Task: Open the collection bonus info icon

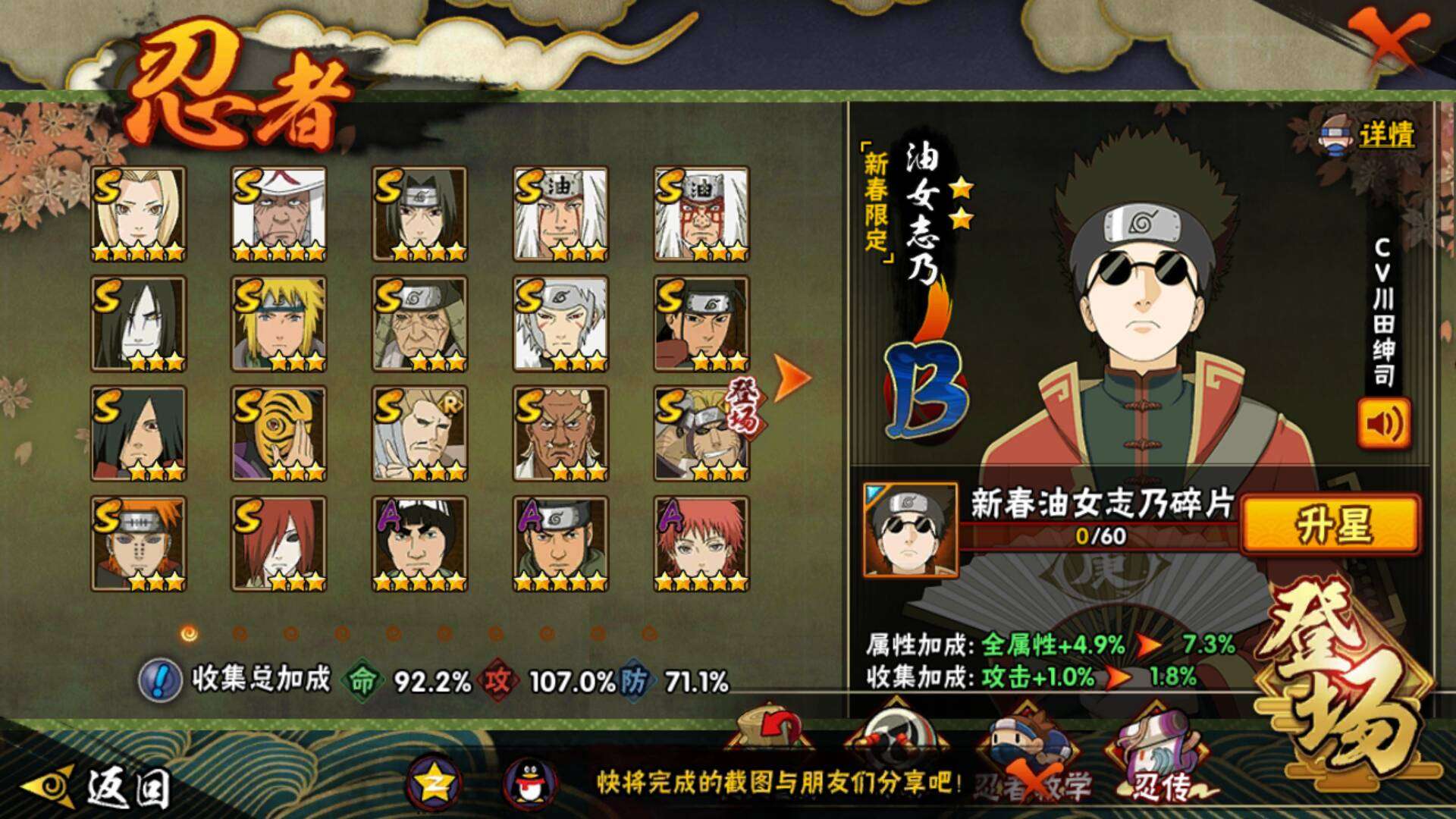Action: tap(159, 679)
